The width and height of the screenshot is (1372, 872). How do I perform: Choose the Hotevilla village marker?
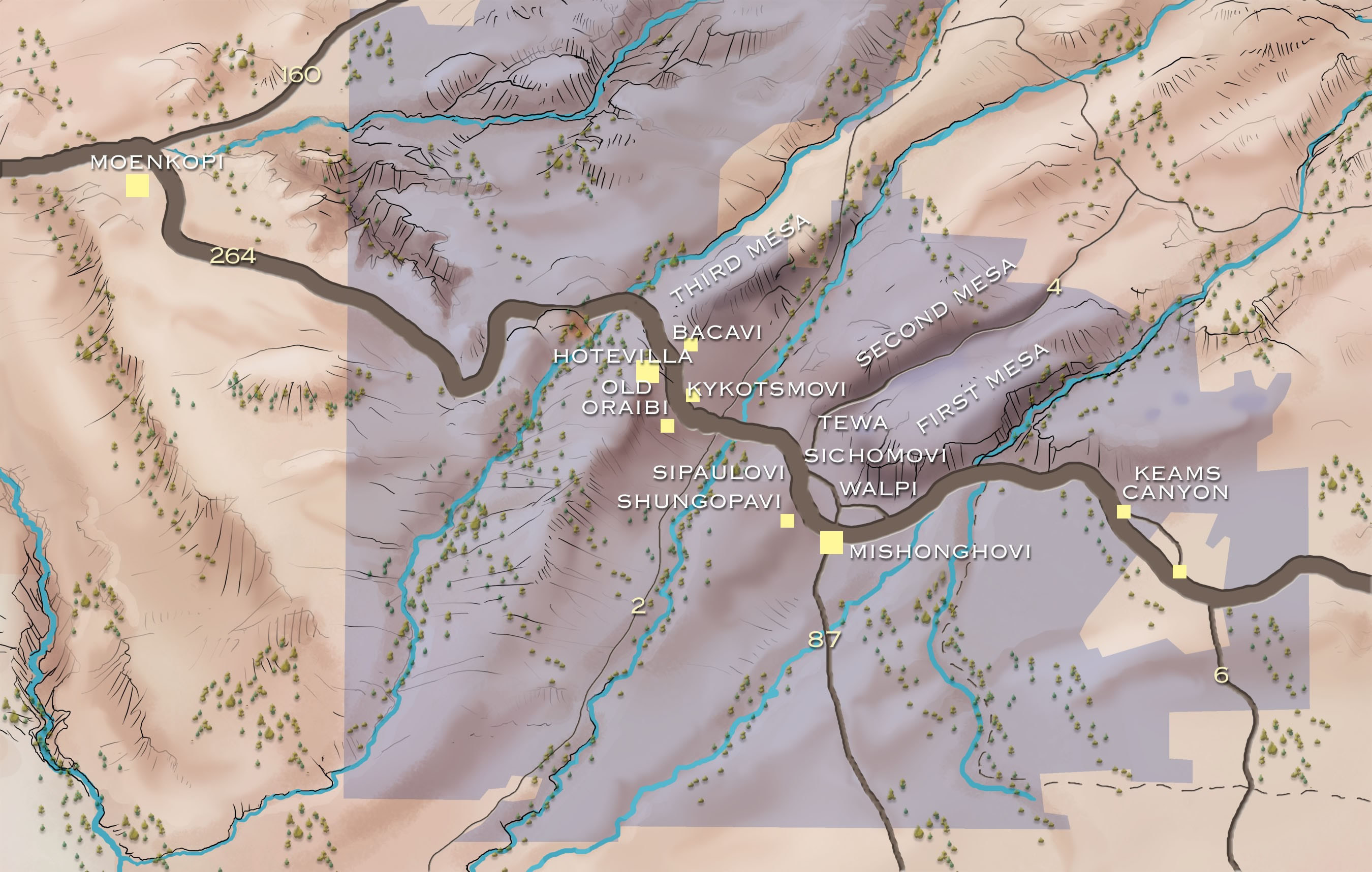648,373
